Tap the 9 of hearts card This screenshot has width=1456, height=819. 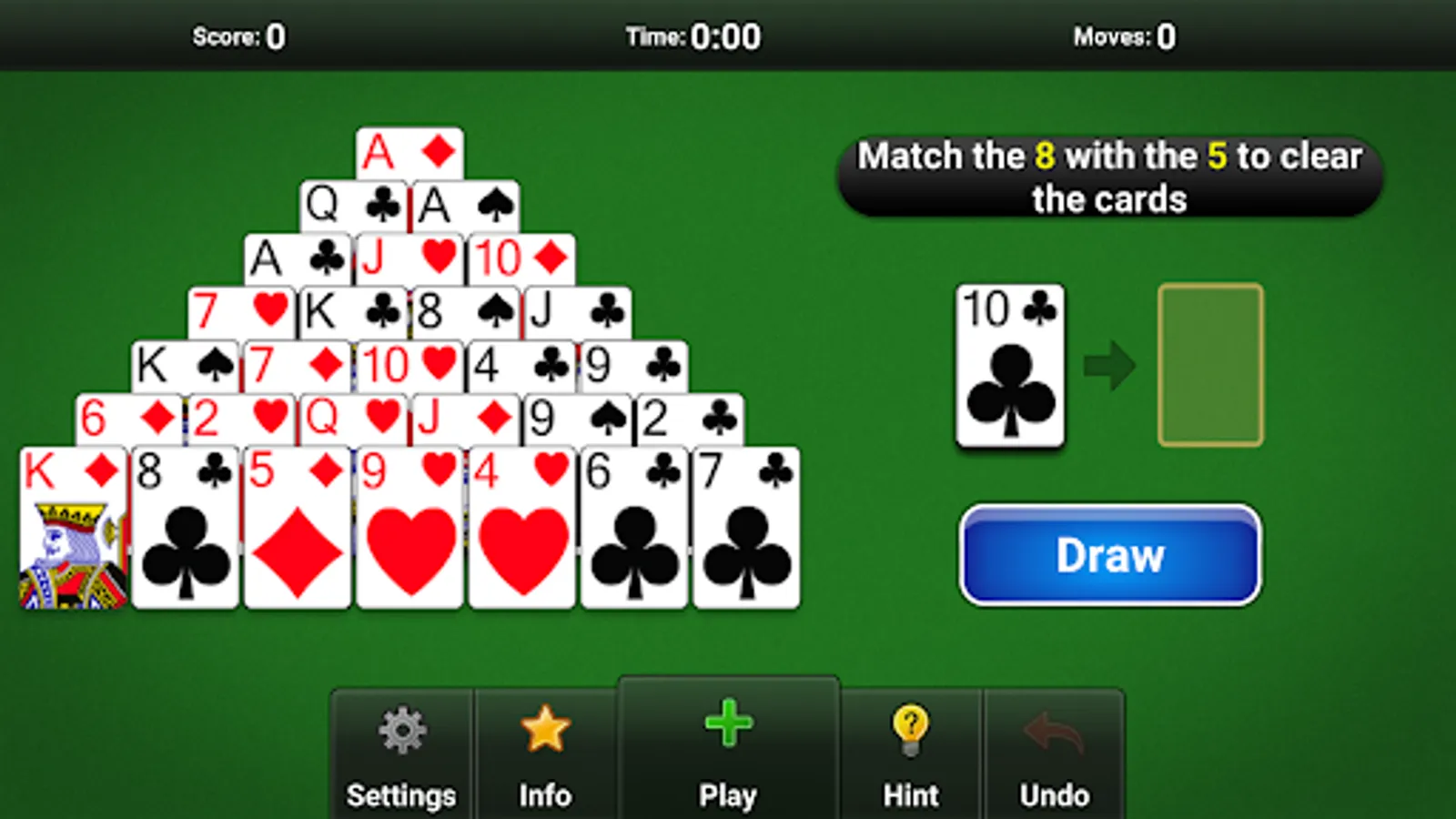pos(409,528)
